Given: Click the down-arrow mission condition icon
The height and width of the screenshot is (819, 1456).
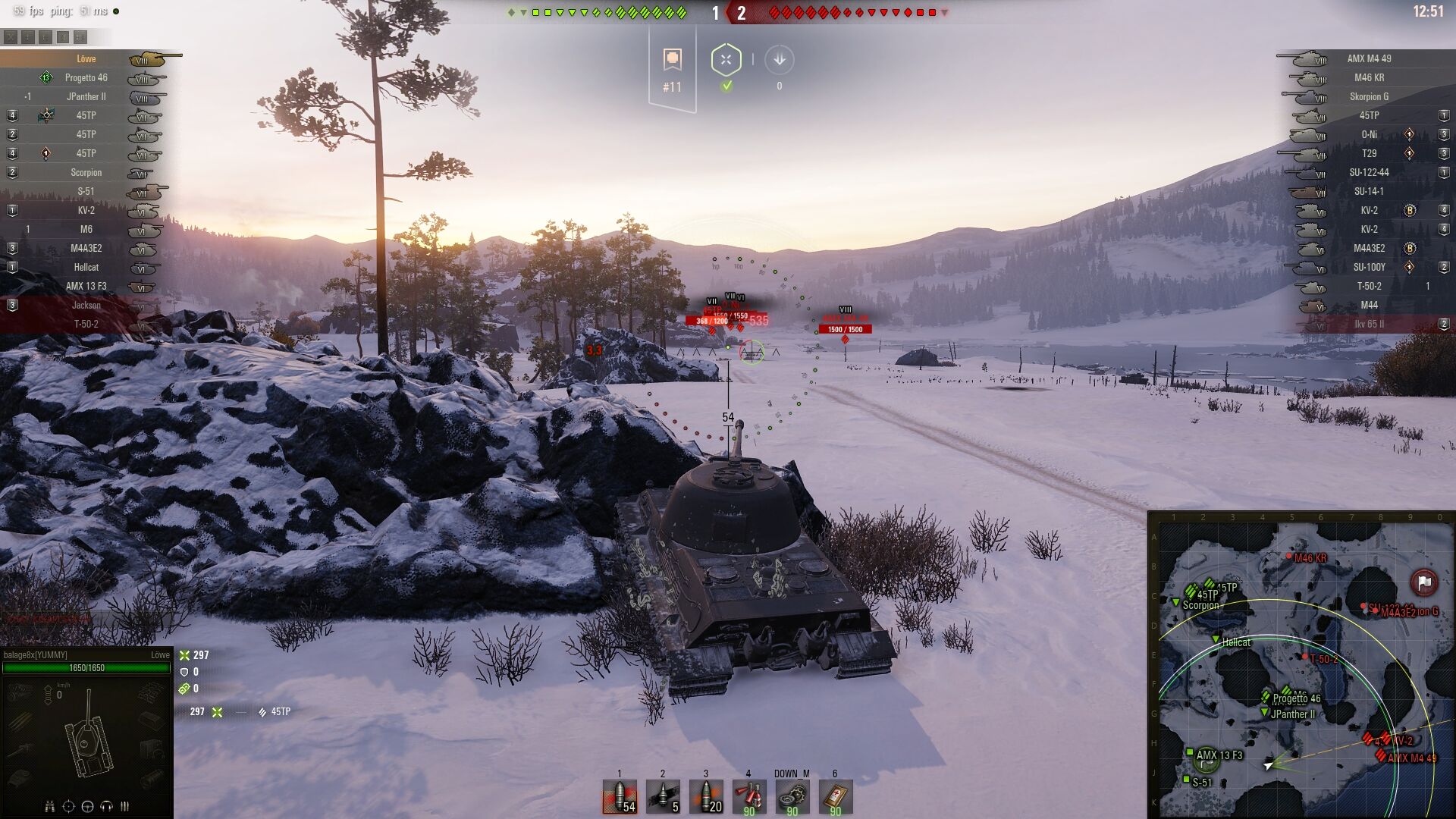Looking at the screenshot, I should [779, 60].
